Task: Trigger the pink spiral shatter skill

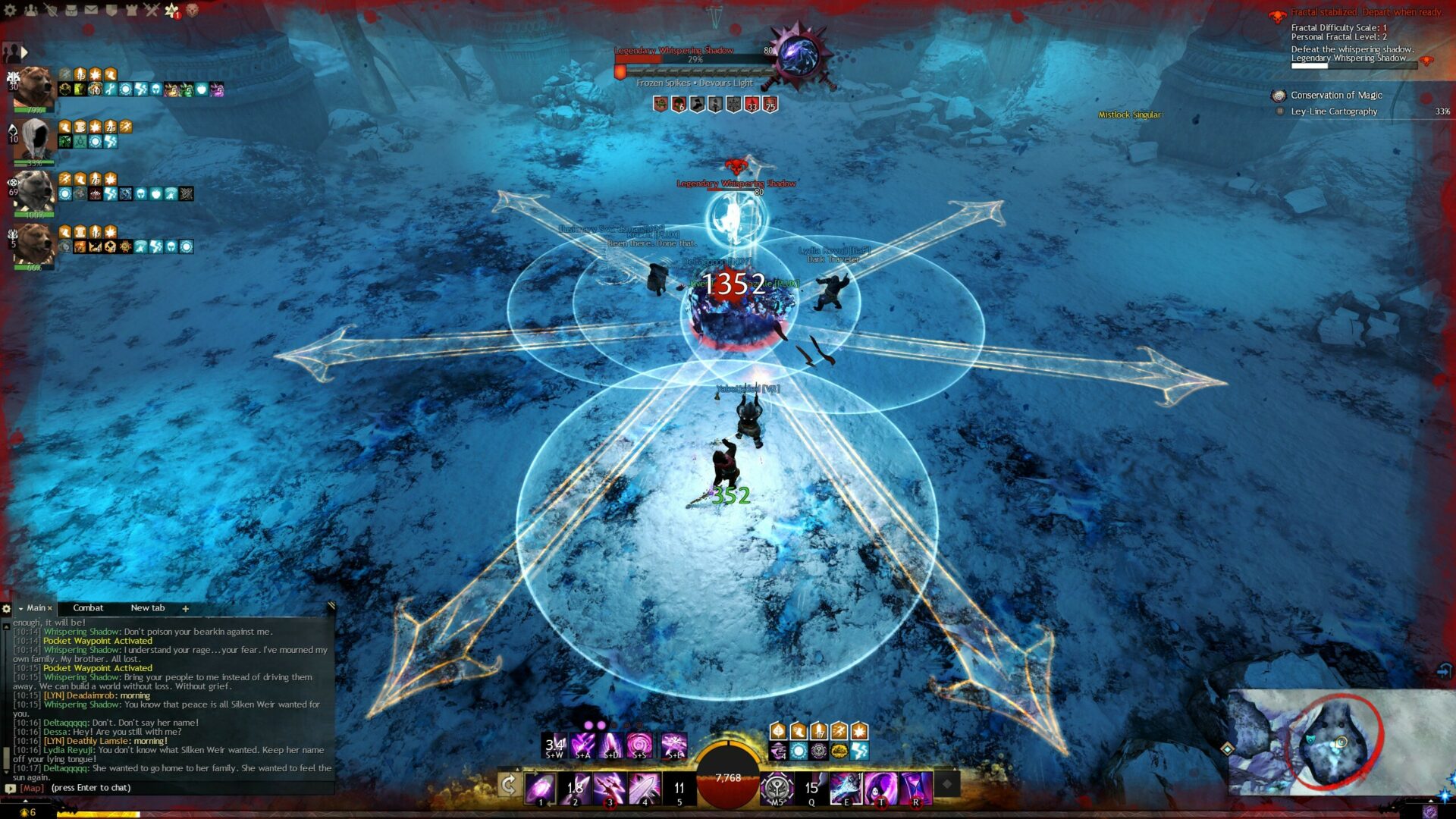Action: pos(639,745)
